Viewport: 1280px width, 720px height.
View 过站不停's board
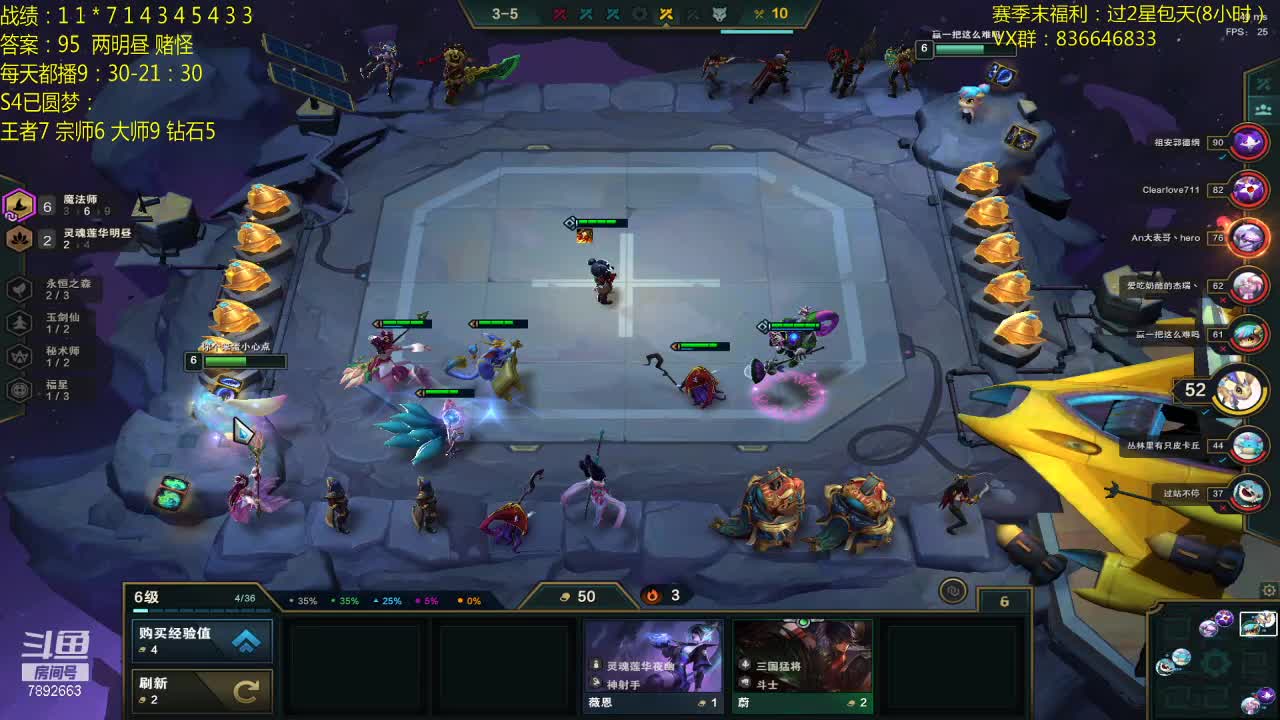pos(1248,493)
